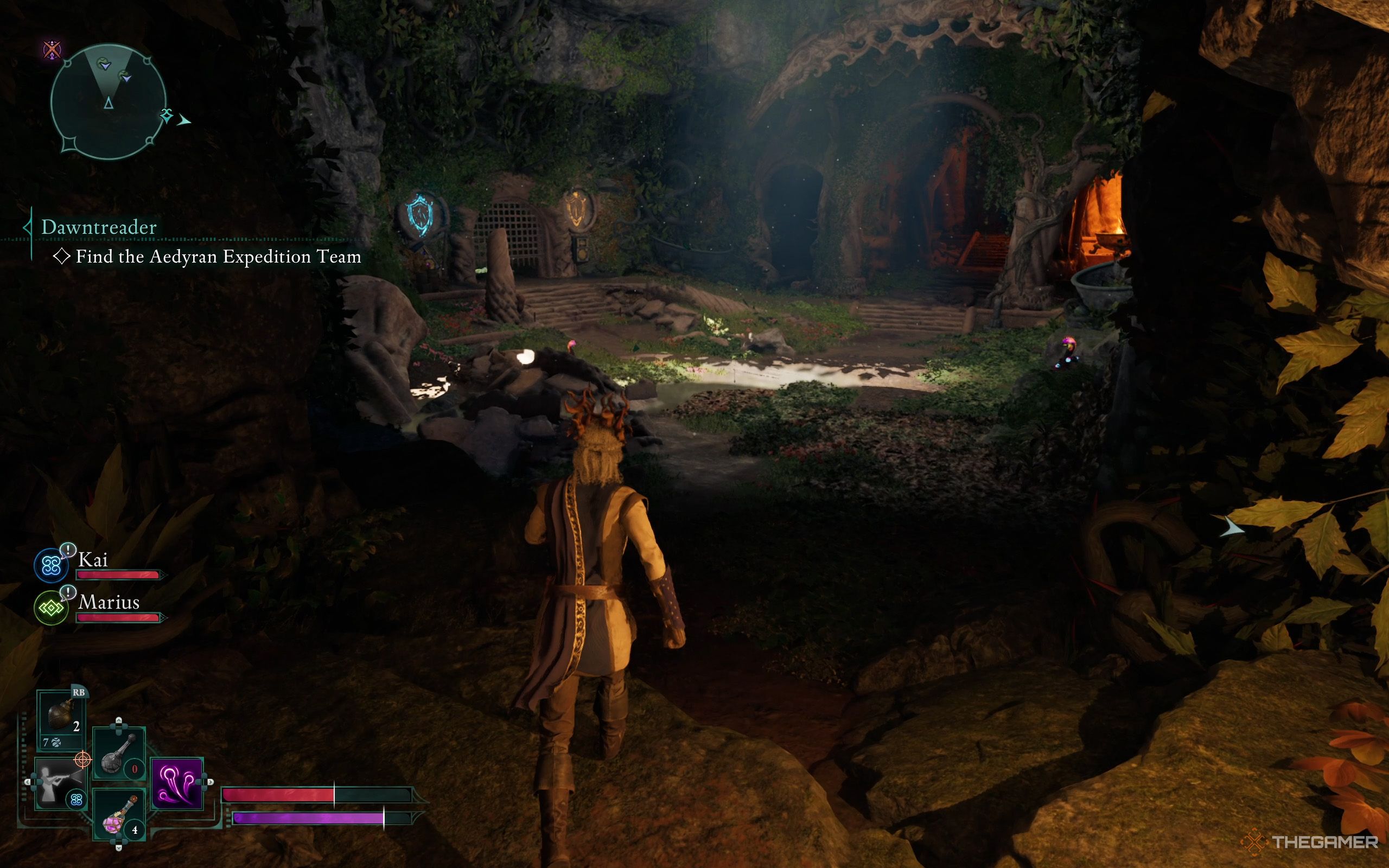Image resolution: width=1389 pixels, height=868 pixels.
Task: Use the grenade throwable slot
Action: coord(61,718)
